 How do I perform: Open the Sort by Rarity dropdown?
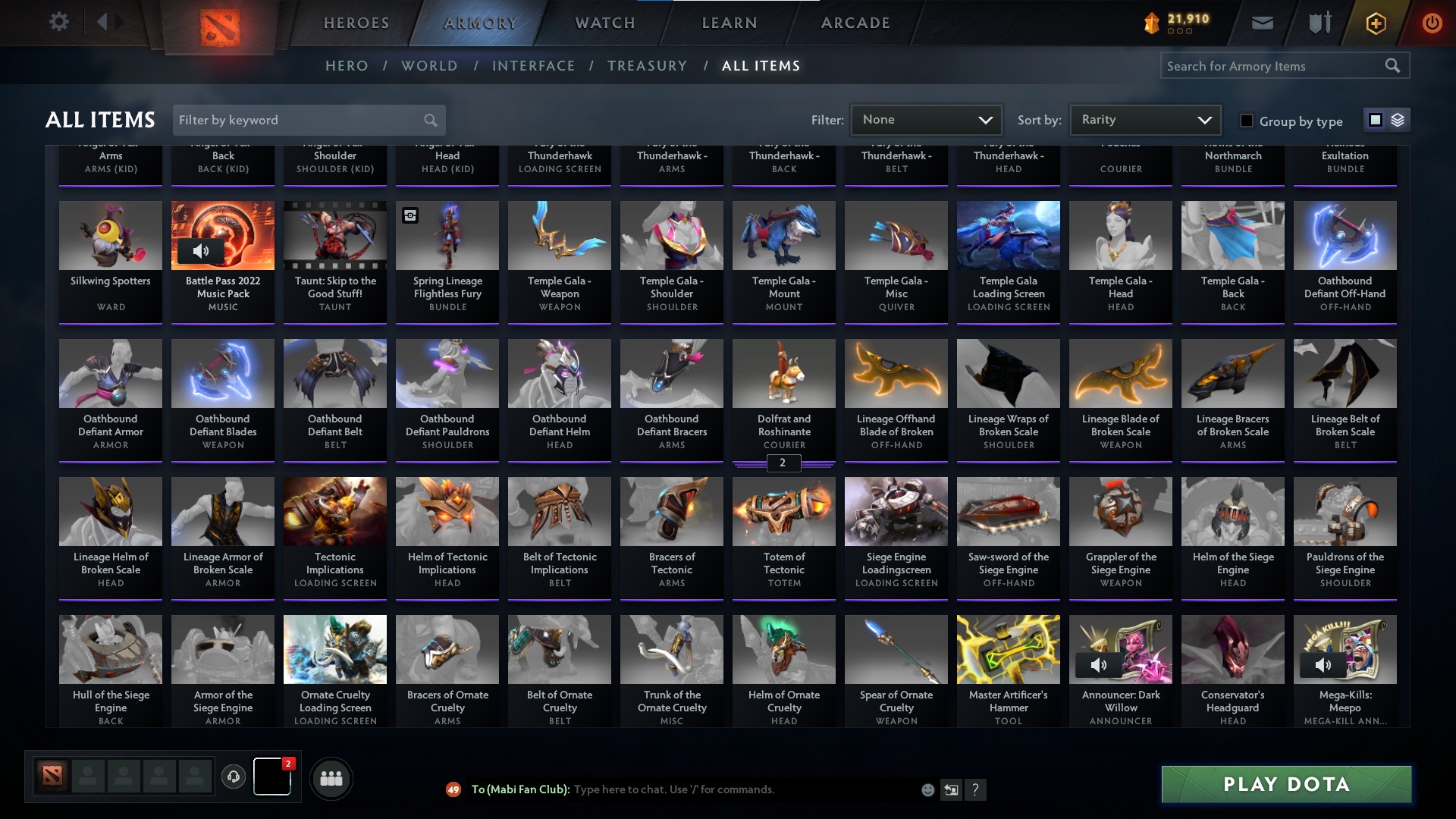pos(1144,119)
